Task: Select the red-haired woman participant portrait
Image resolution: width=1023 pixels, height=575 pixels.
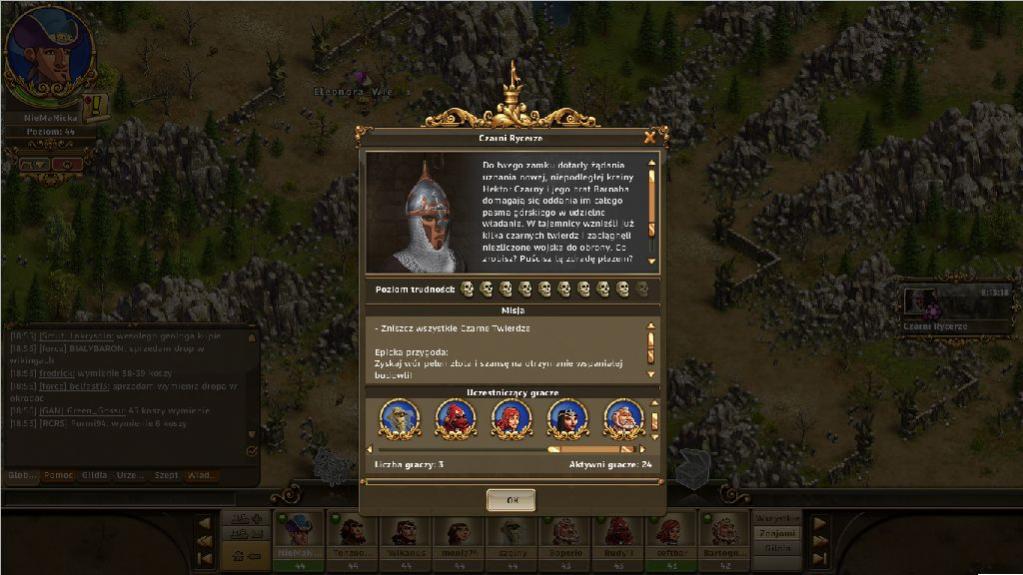Action: (512, 418)
